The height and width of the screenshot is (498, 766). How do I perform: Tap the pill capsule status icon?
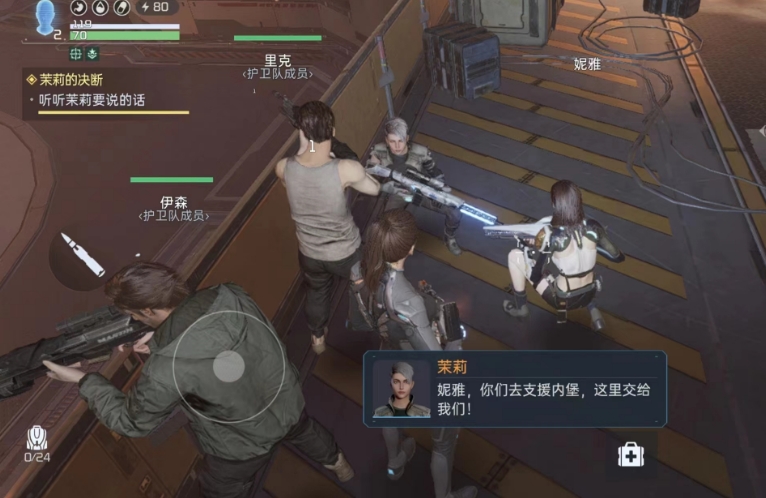coord(119,8)
